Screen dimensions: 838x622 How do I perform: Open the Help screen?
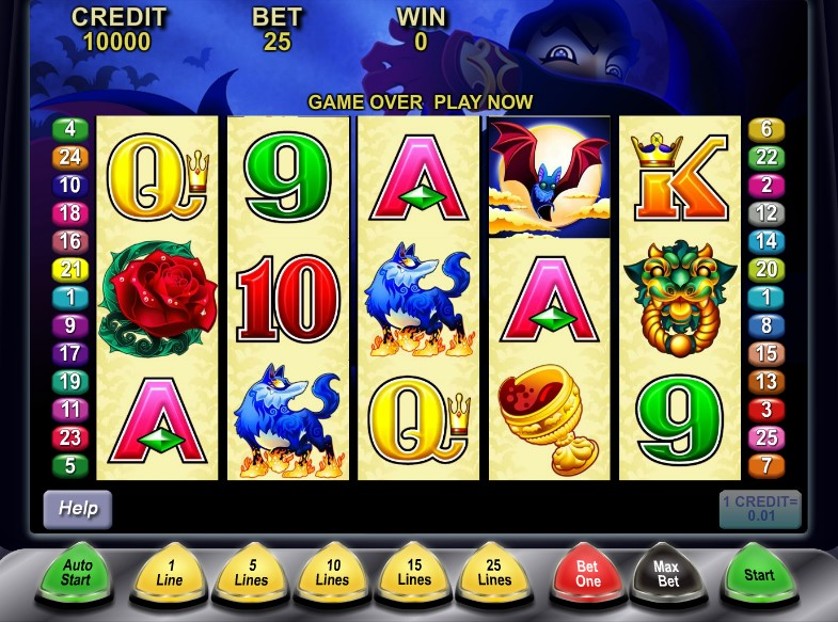tap(77, 508)
